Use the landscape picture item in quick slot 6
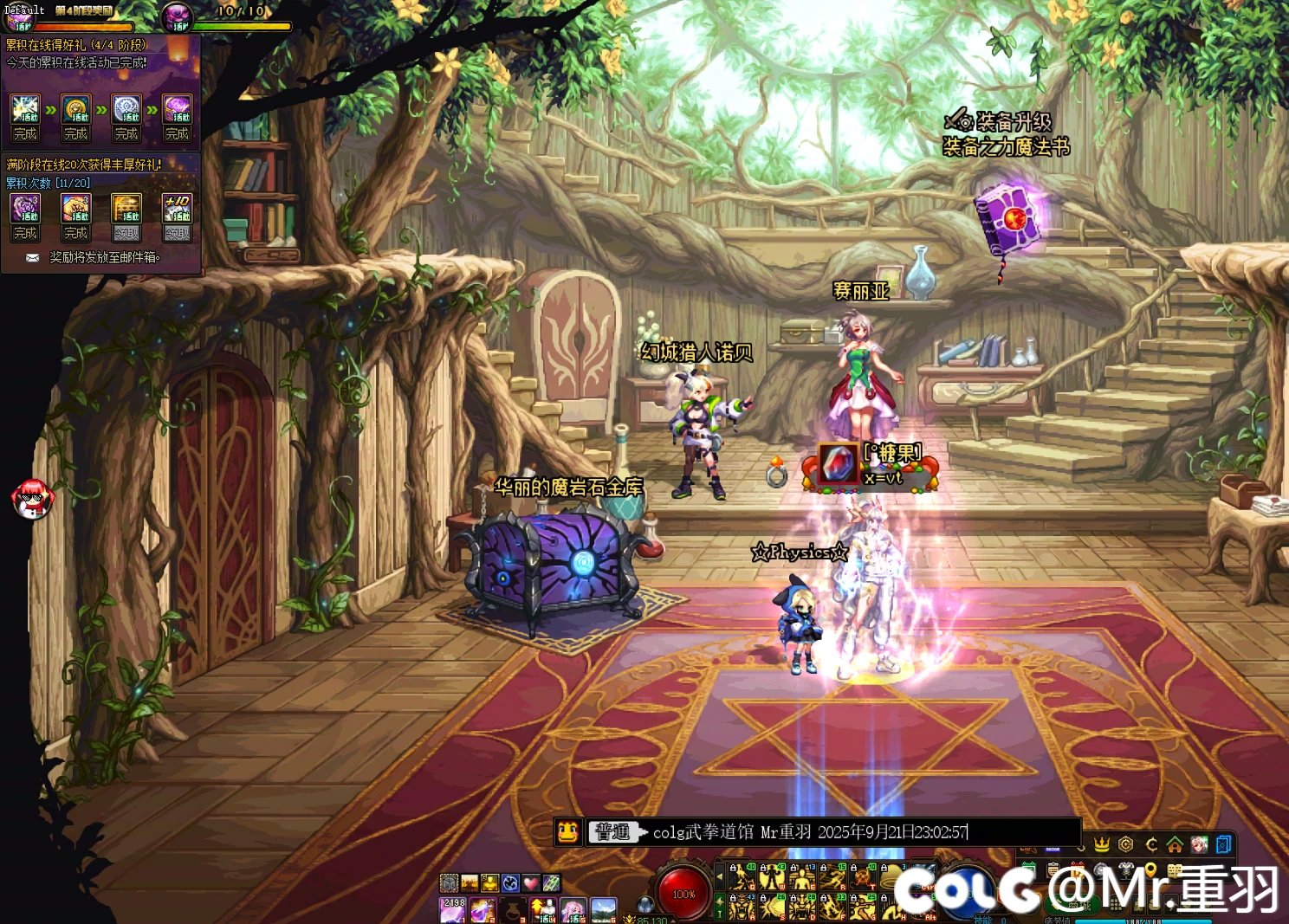 [602, 909]
